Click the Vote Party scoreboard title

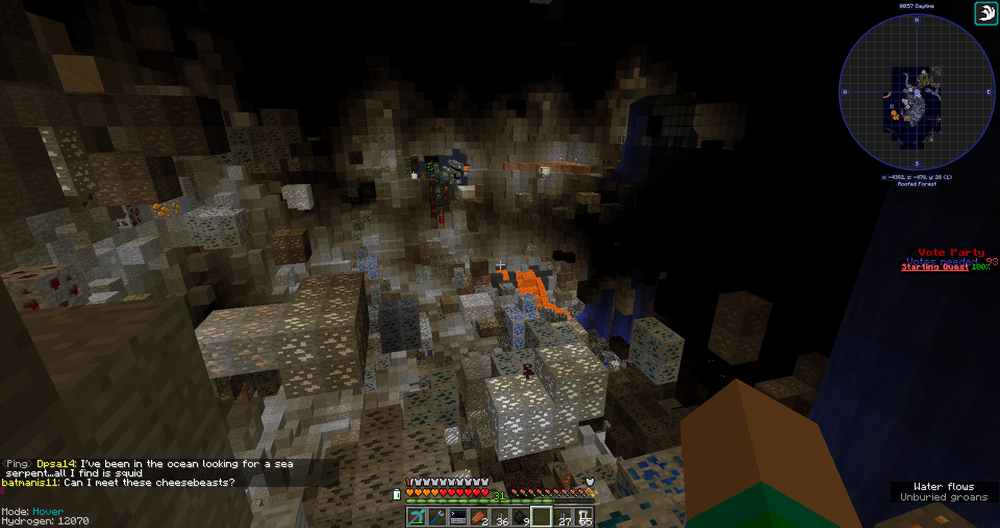(951, 253)
